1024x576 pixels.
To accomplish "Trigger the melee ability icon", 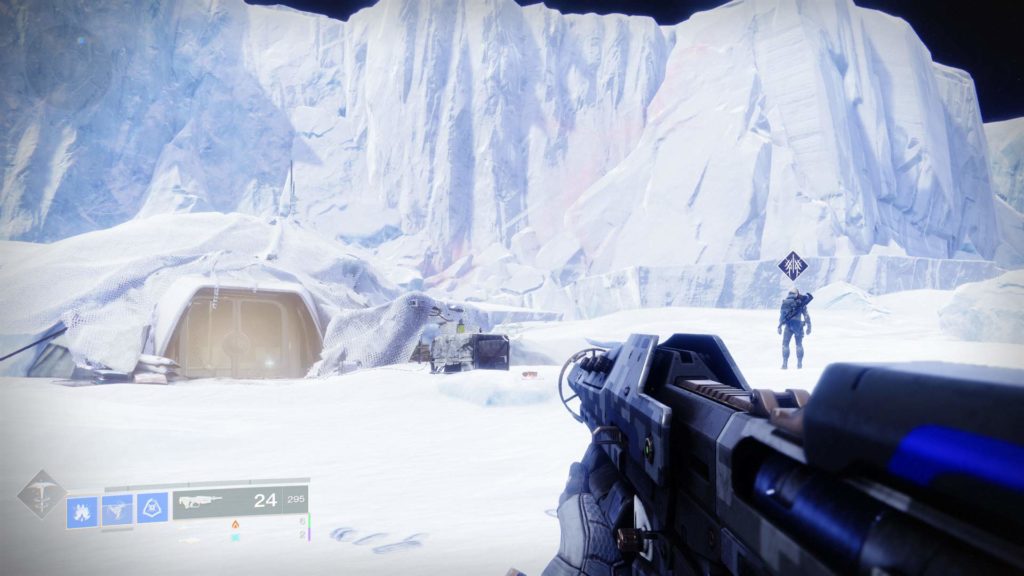I will coord(117,510).
